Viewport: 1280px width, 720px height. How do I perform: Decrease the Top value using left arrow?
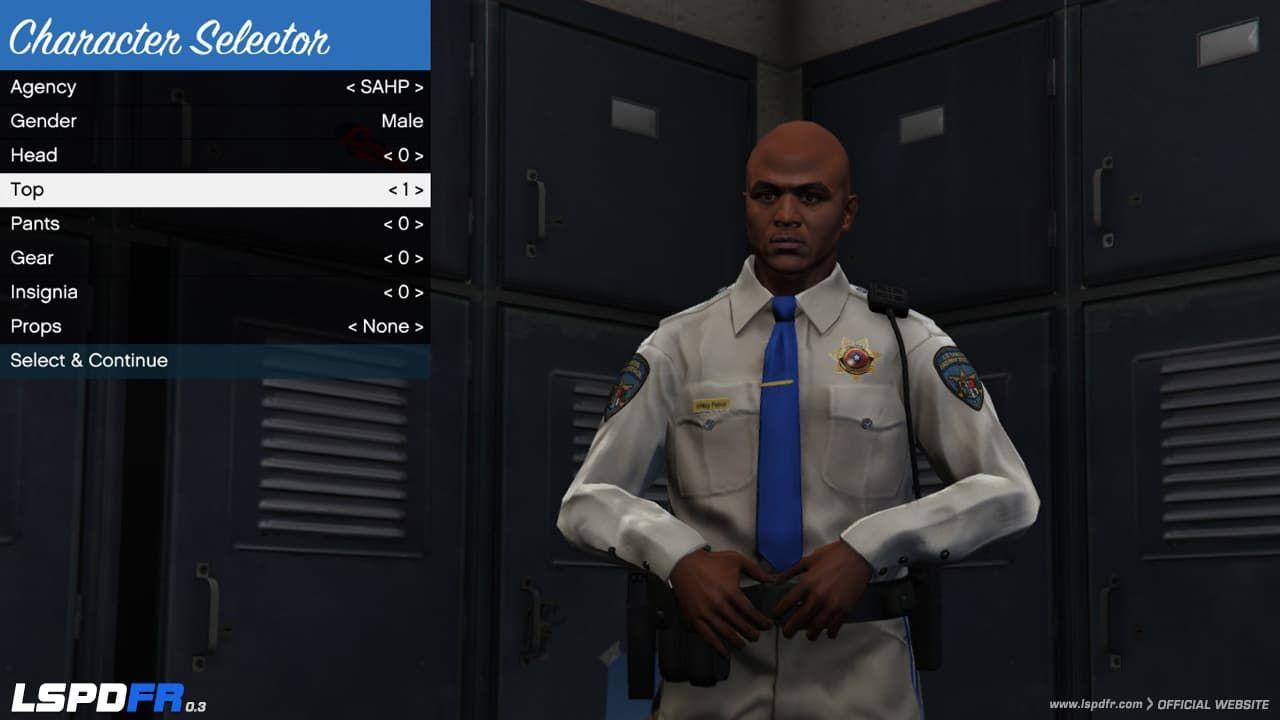coord(396,189)
